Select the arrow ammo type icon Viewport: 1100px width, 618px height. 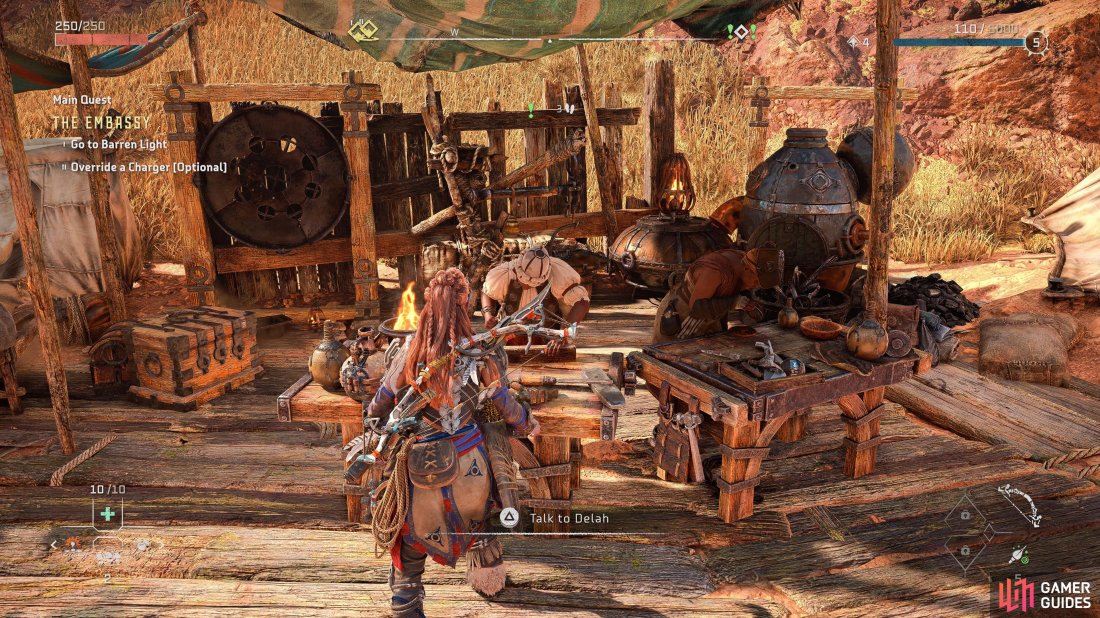pyautogui.click(x=1019, y=555)
